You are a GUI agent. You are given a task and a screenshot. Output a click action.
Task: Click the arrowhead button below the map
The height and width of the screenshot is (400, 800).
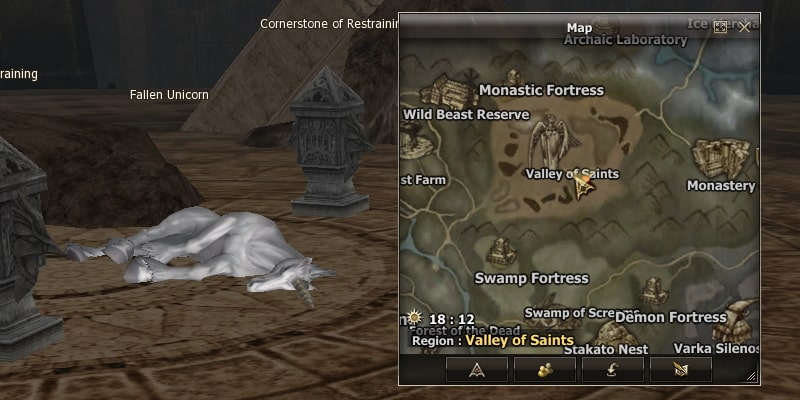(476, 369)
